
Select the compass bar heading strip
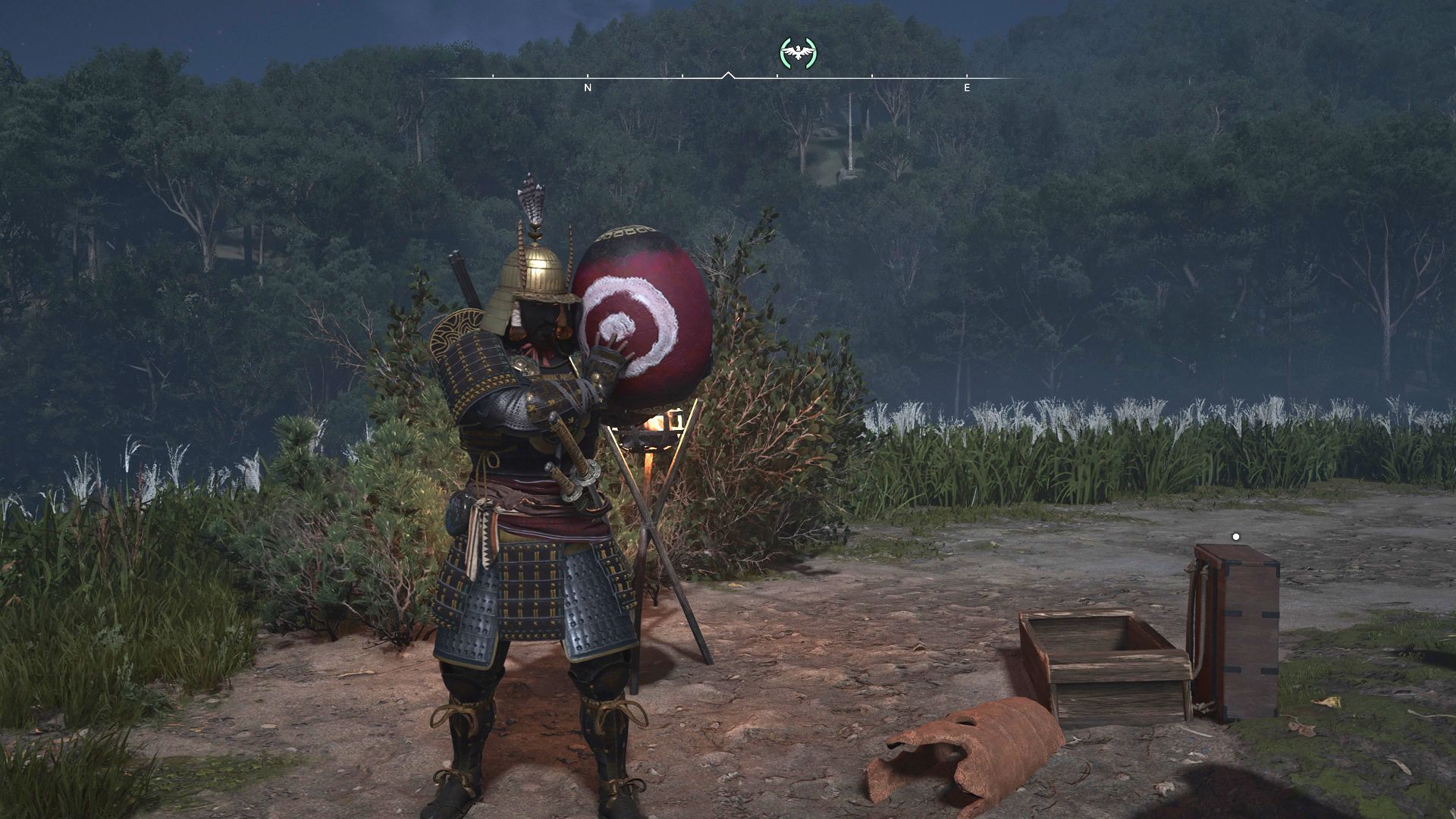tap(728, 78)
